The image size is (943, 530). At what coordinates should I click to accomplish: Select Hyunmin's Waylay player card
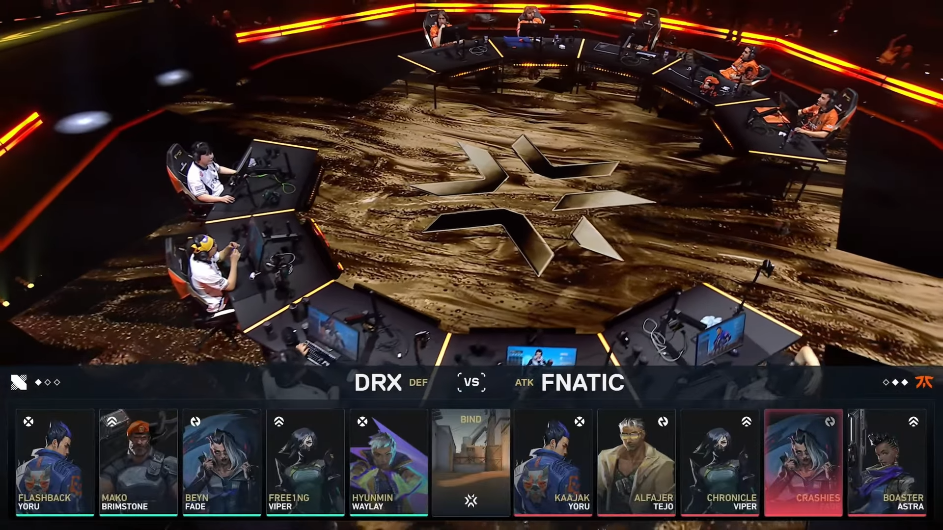tap(388, 461)
